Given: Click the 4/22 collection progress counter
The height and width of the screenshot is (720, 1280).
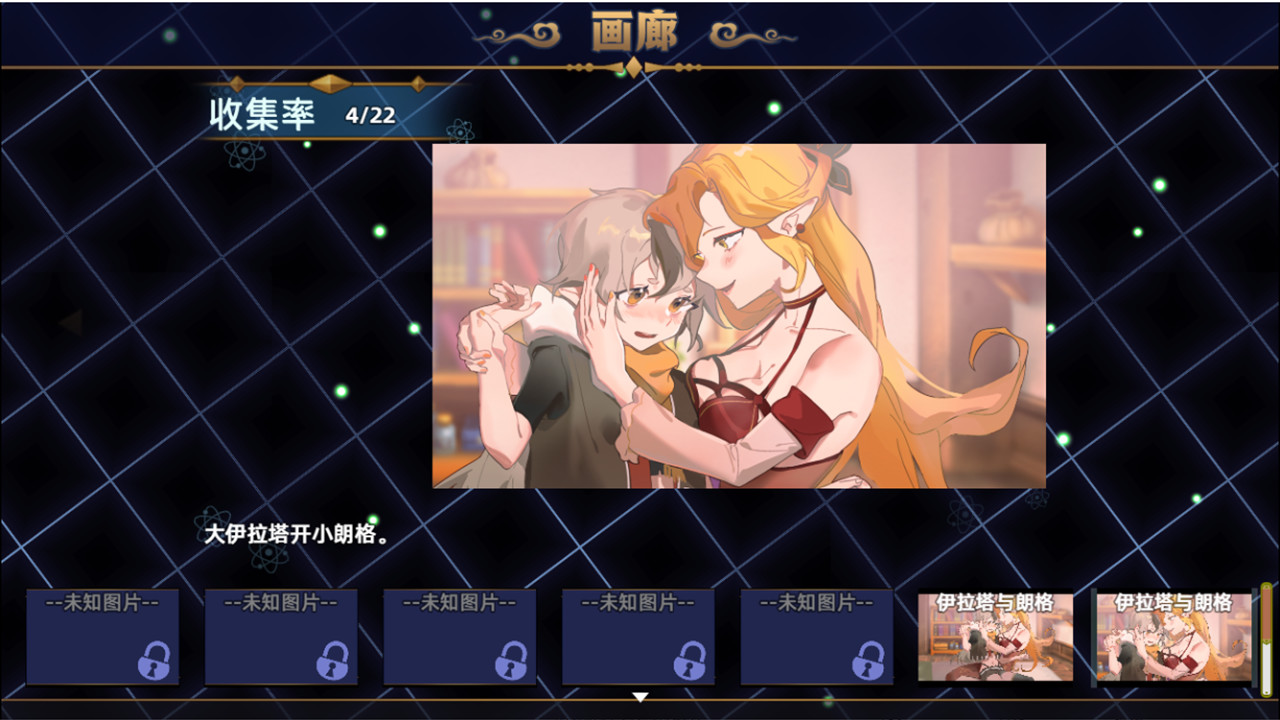Looking at the screenshot, I should (x=372, y=116).
